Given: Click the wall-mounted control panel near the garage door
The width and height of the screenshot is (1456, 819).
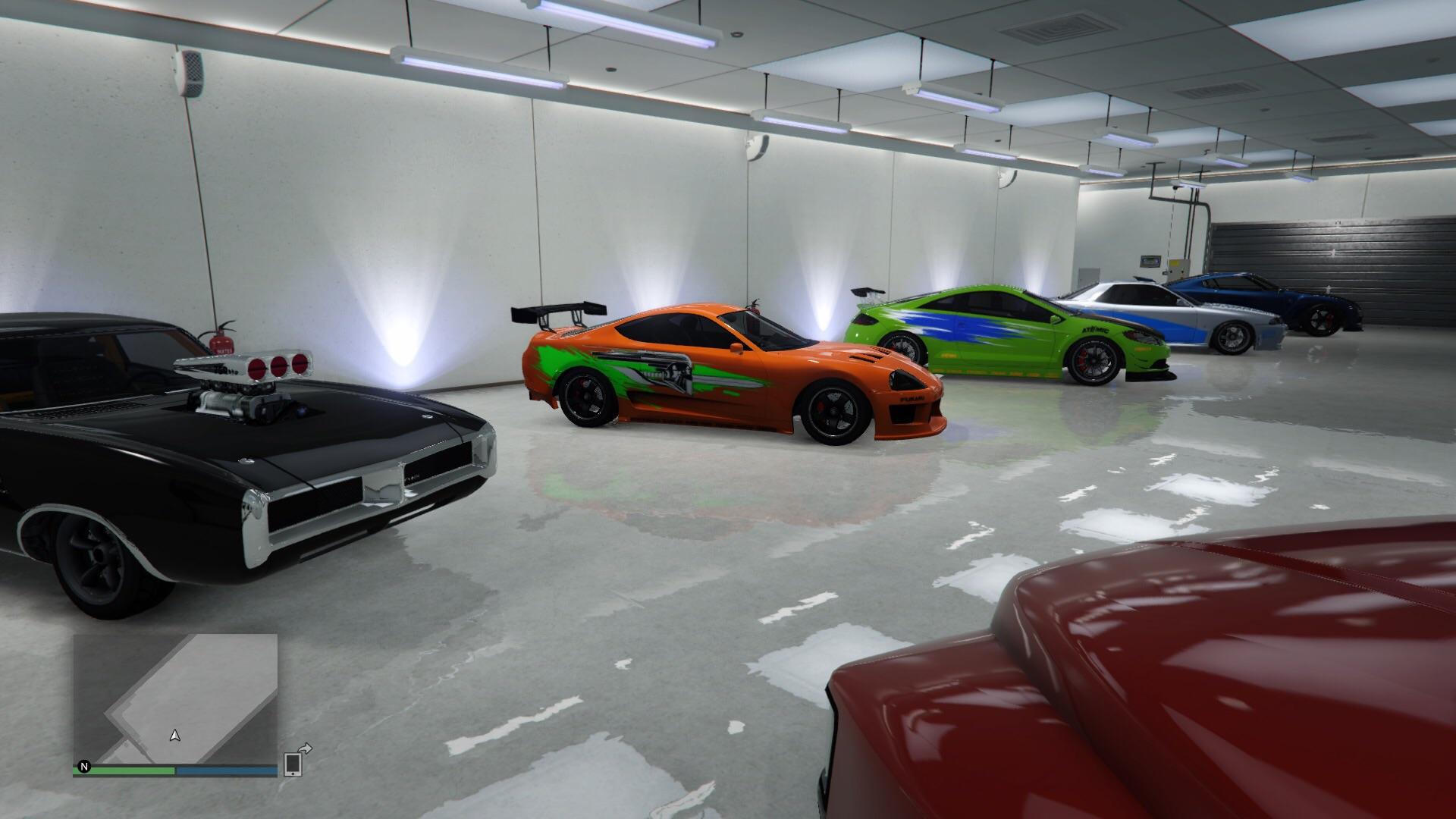Looking at the screenshot, I should [x=1150, y=261].
